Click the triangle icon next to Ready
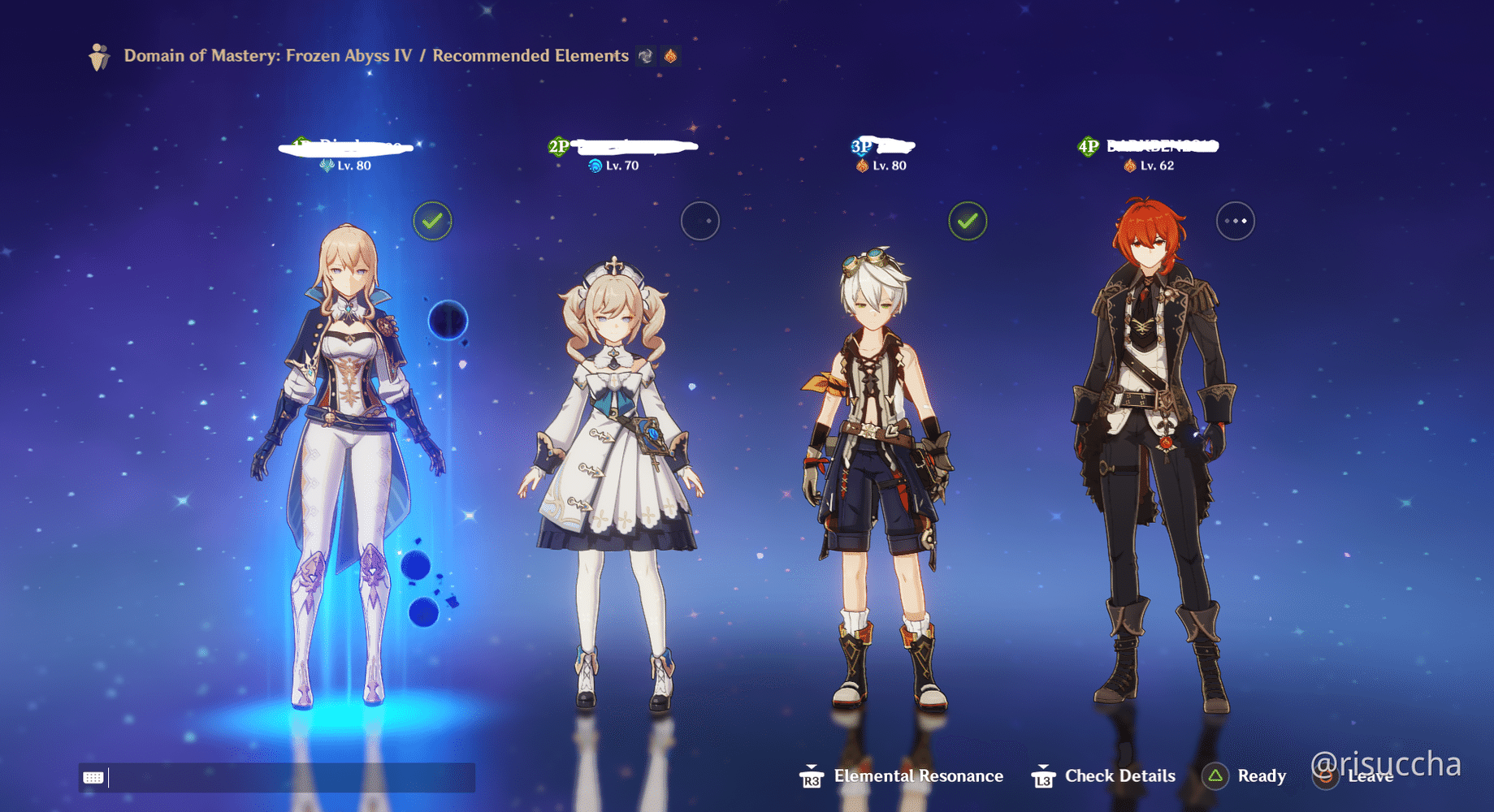1494x812 pixels. (x=1217, y=777)
